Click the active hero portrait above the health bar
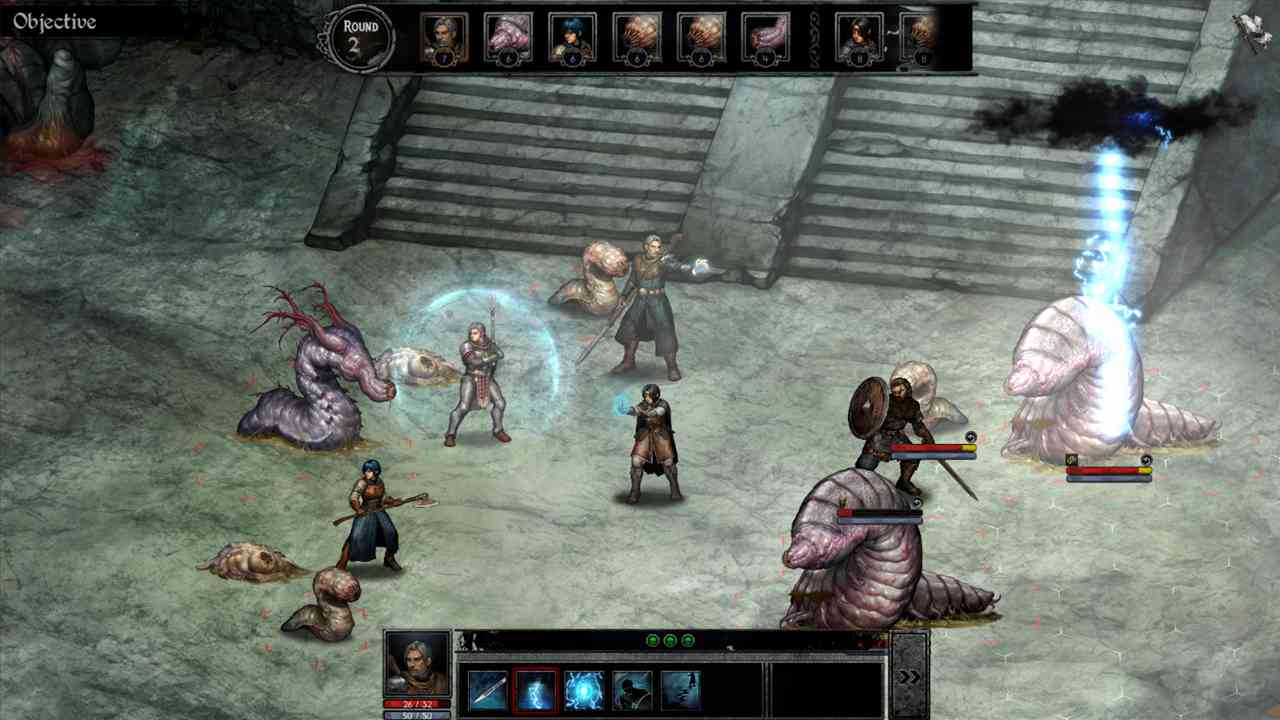Image resolution: width=1280 pixels, height=720 pixels. [417, 664]
